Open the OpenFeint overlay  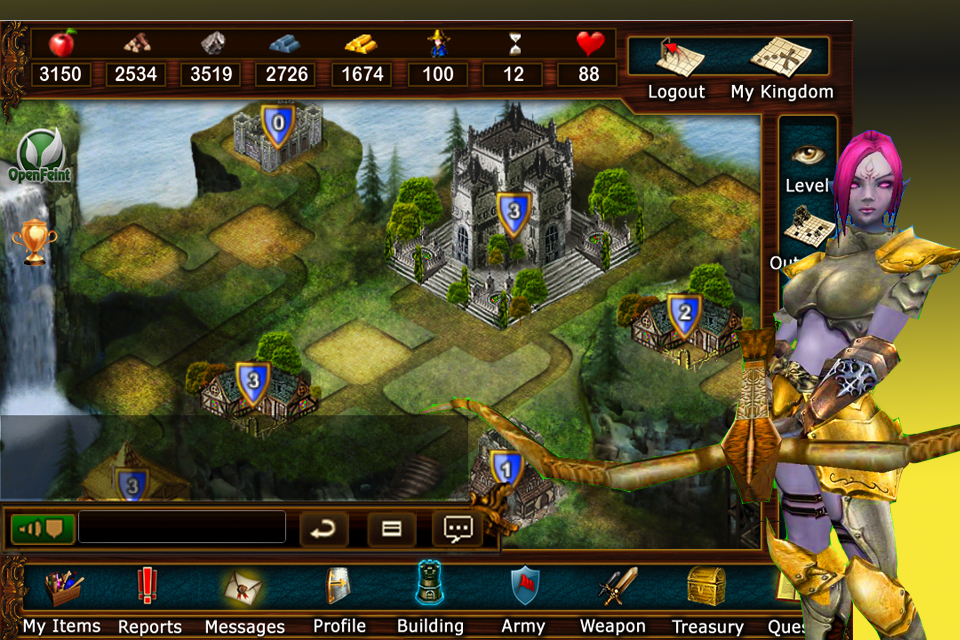[x=38, y=155]
